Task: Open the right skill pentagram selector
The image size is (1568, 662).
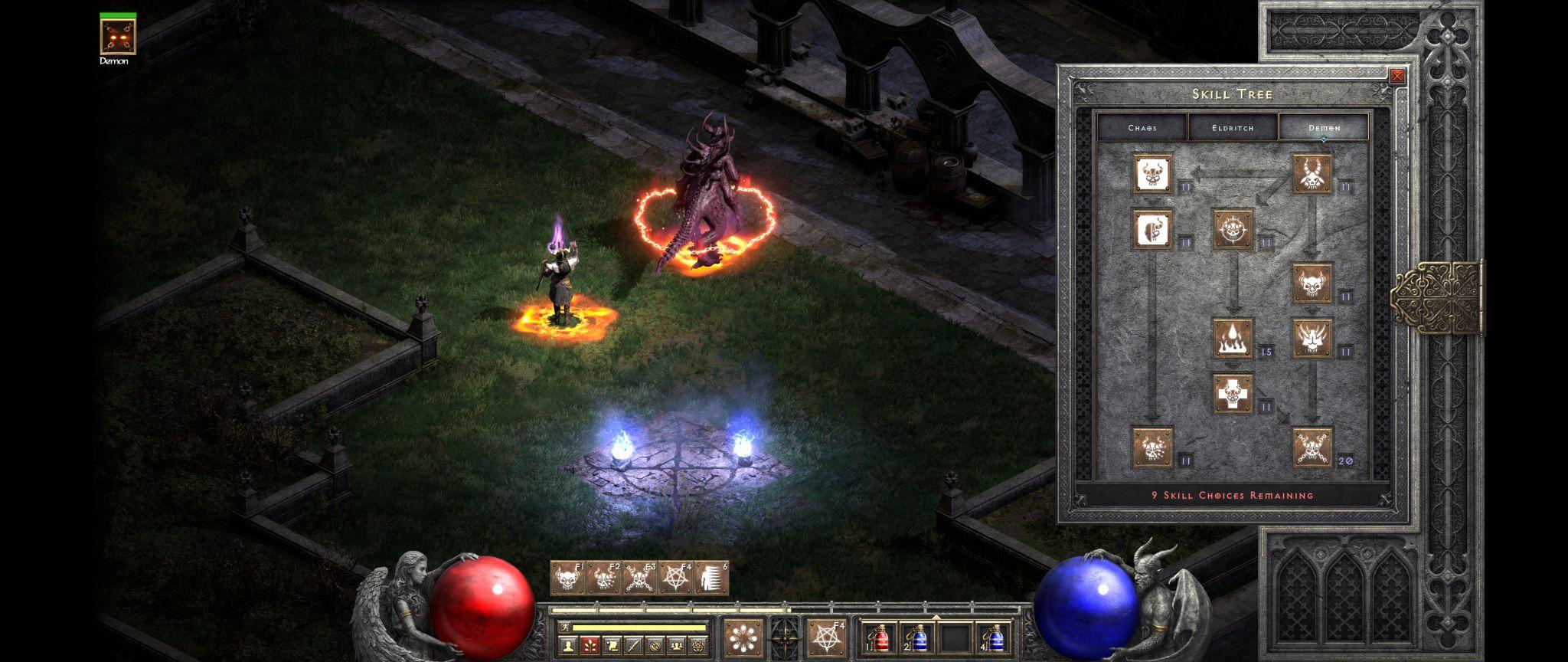Action: (827, 637)
